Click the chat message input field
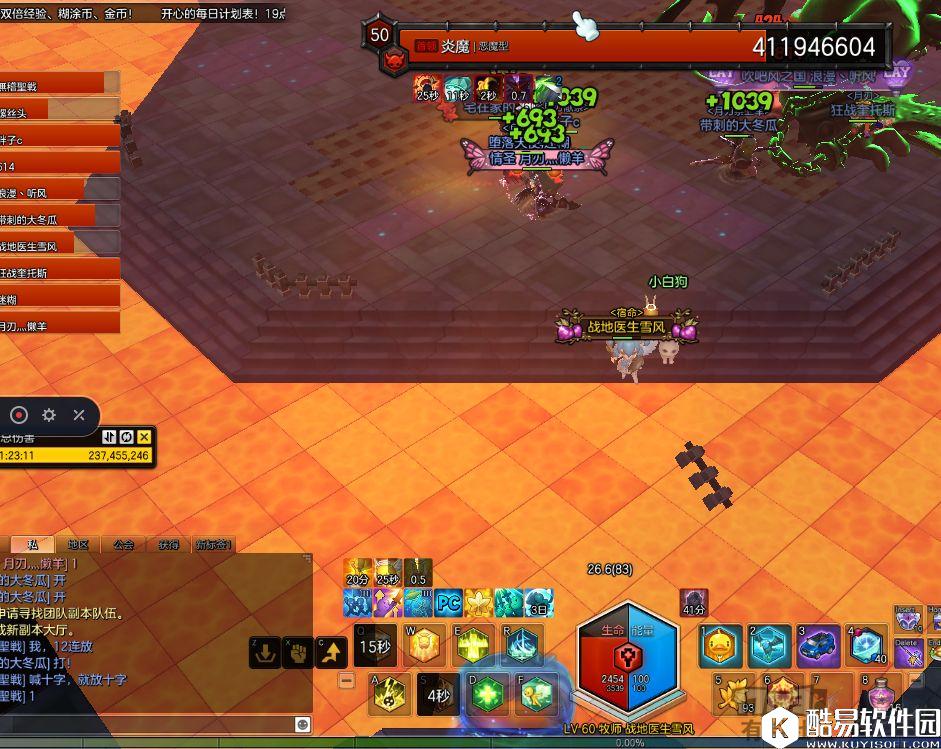Screen dimensions: 941x749 [x=150, y=723]
